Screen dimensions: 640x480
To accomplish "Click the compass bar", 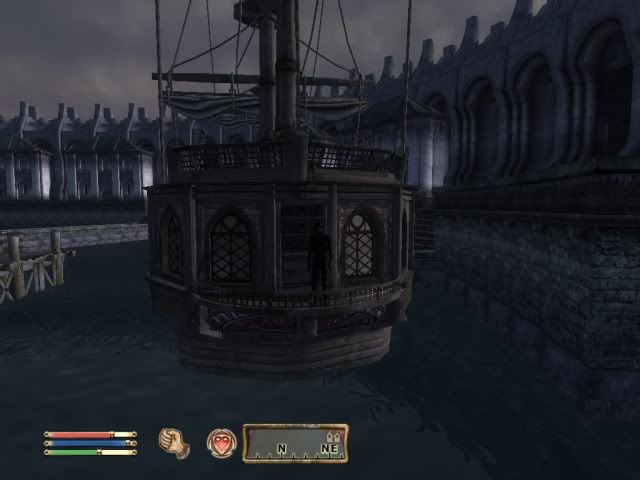I will point(295,443).
